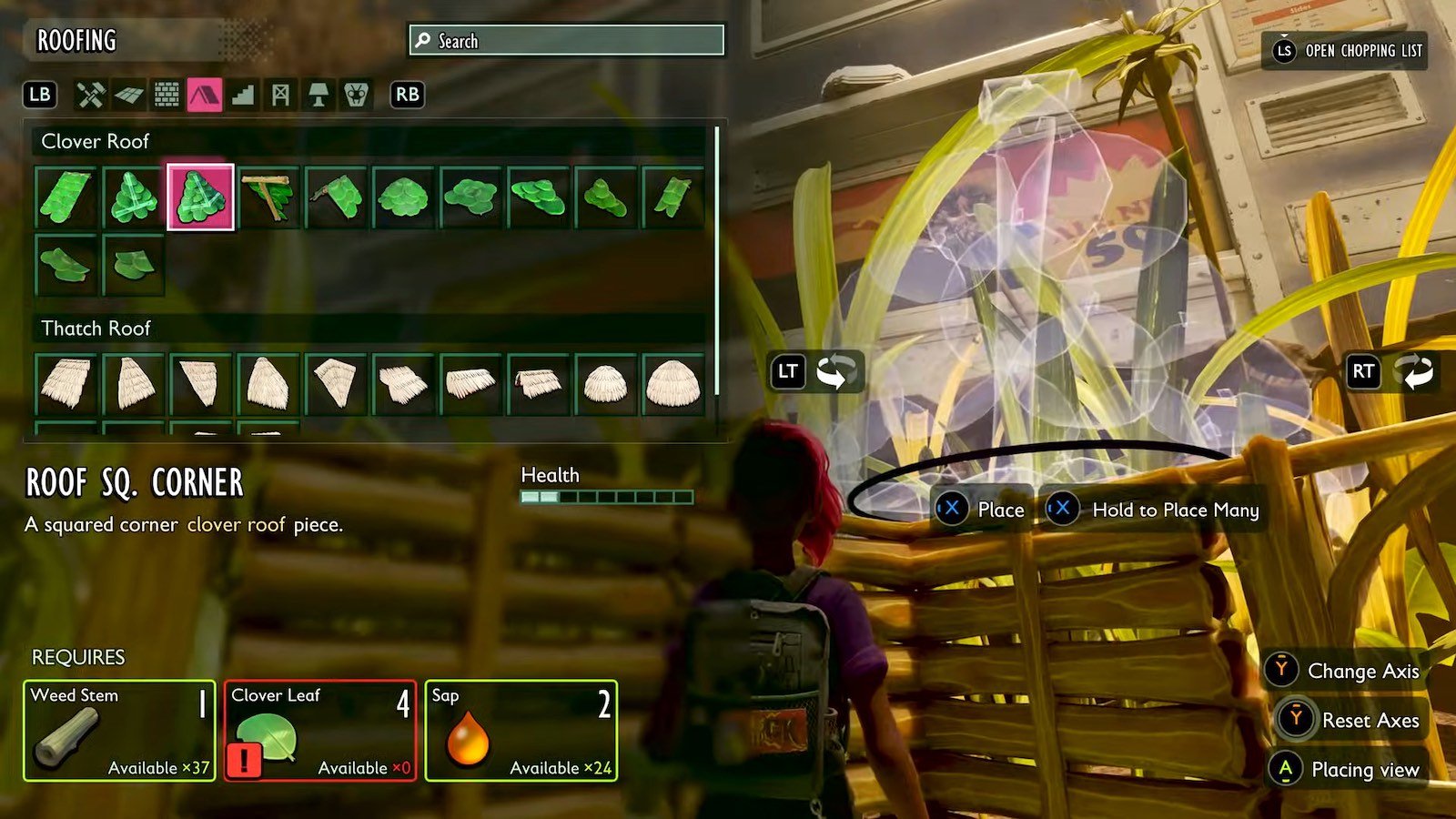This screenshot has width=1456, height=819.
Task: Choose the first clover roof panel piece
Action: [x=66, y=197]
